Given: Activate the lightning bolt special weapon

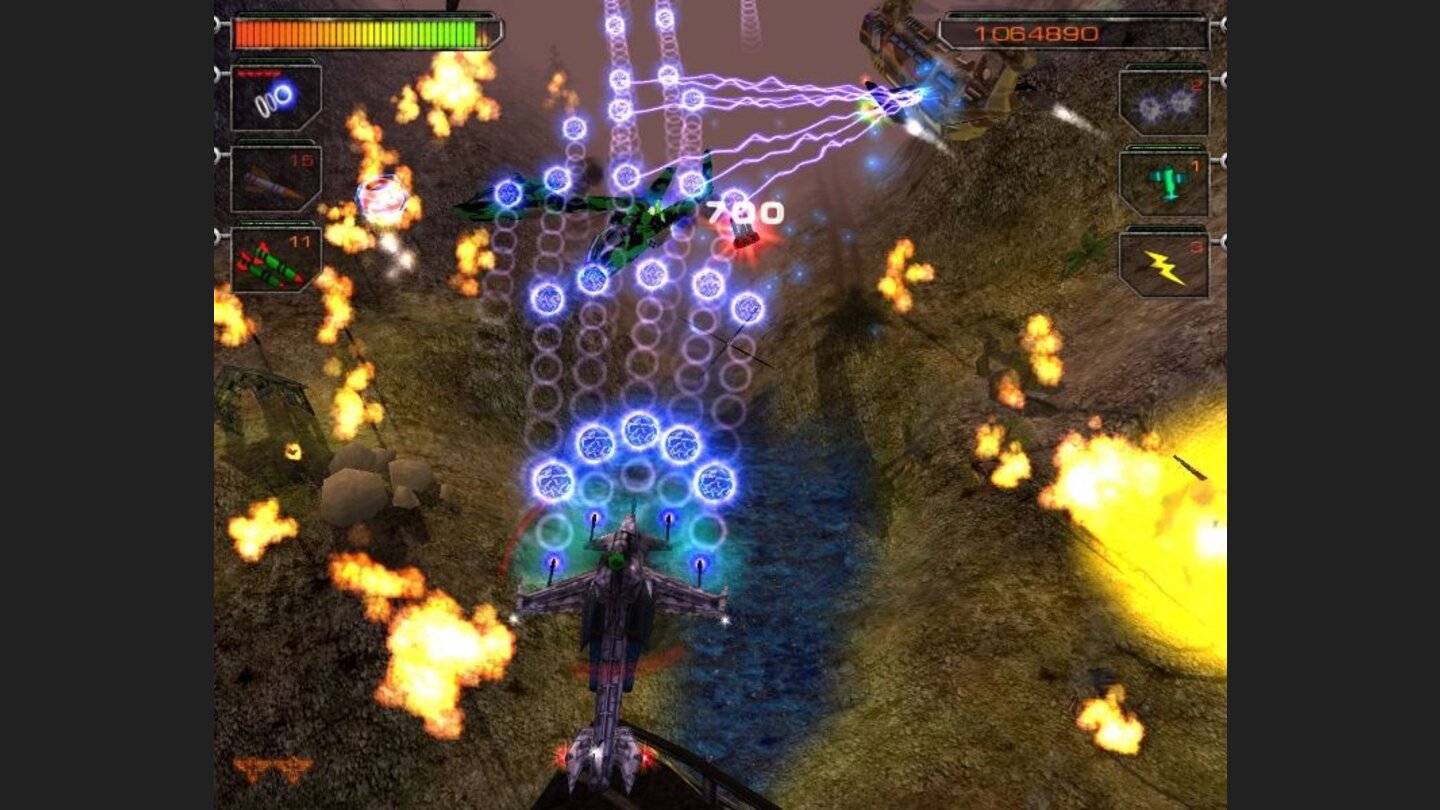Looking at the screenshot, I should 1165,262.
